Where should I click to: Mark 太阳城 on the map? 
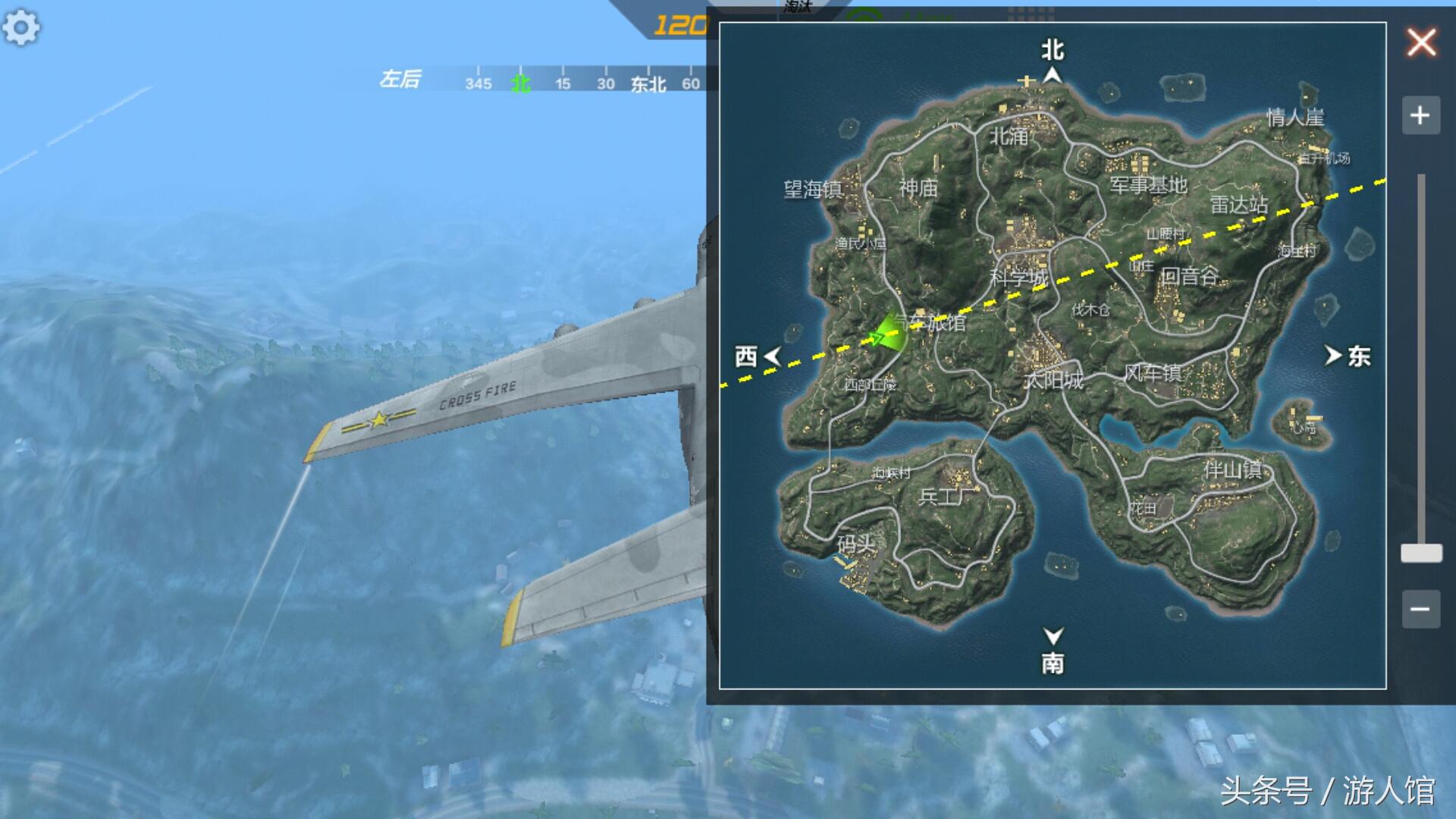click(1053, 380)
